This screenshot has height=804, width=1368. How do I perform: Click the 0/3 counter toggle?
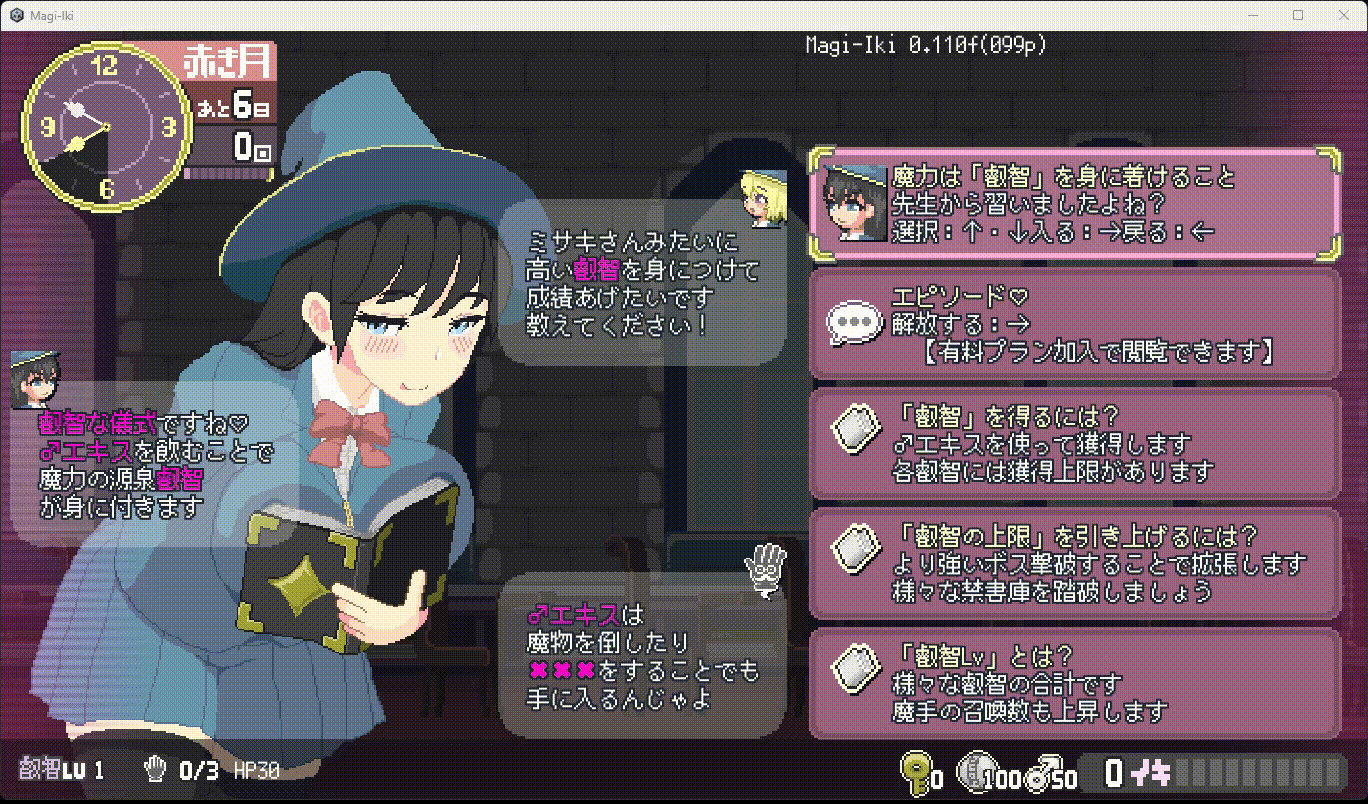[x=200, y=770]
